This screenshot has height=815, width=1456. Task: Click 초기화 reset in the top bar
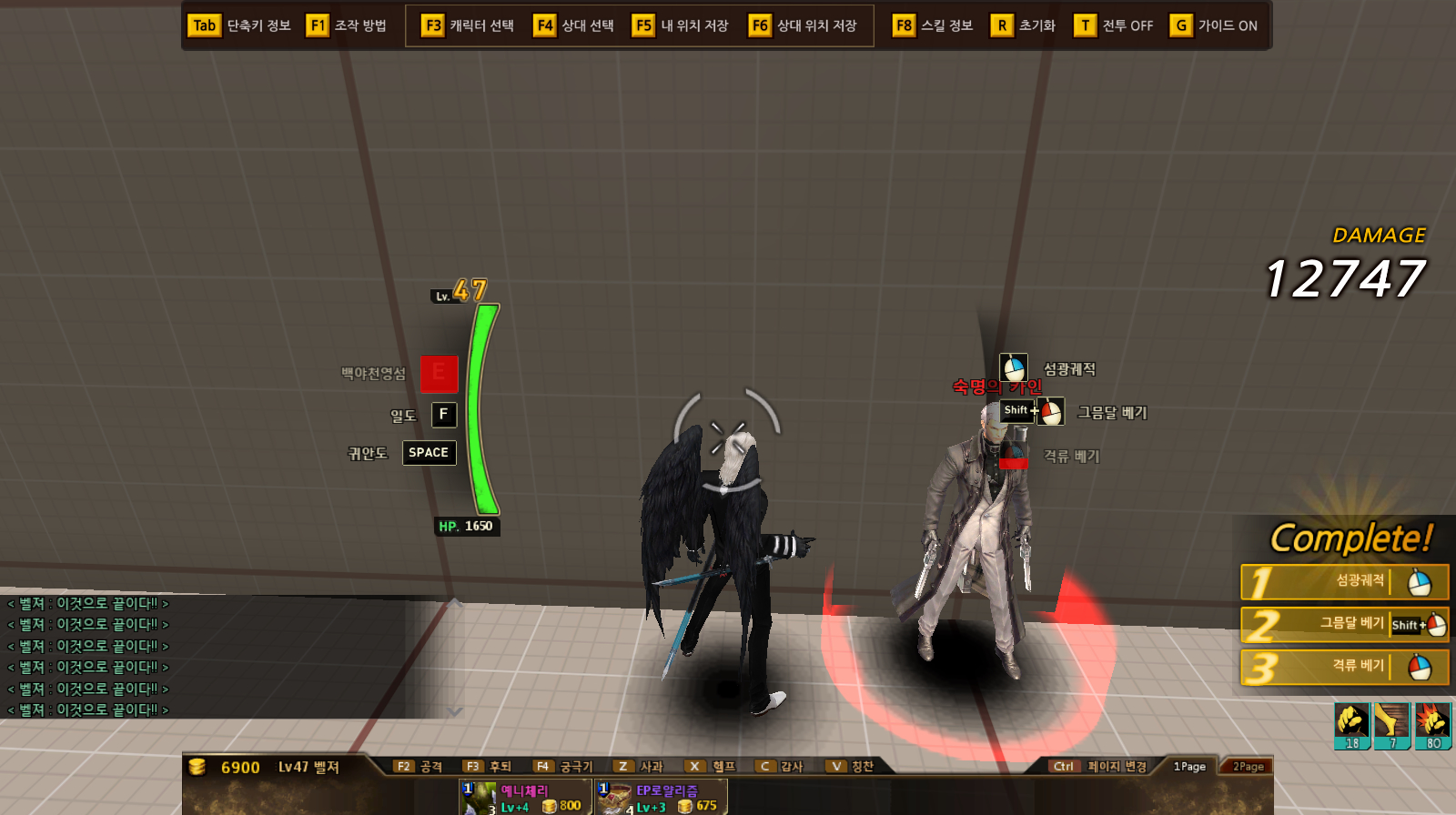pyautogui.click(x=1024, y=25)
